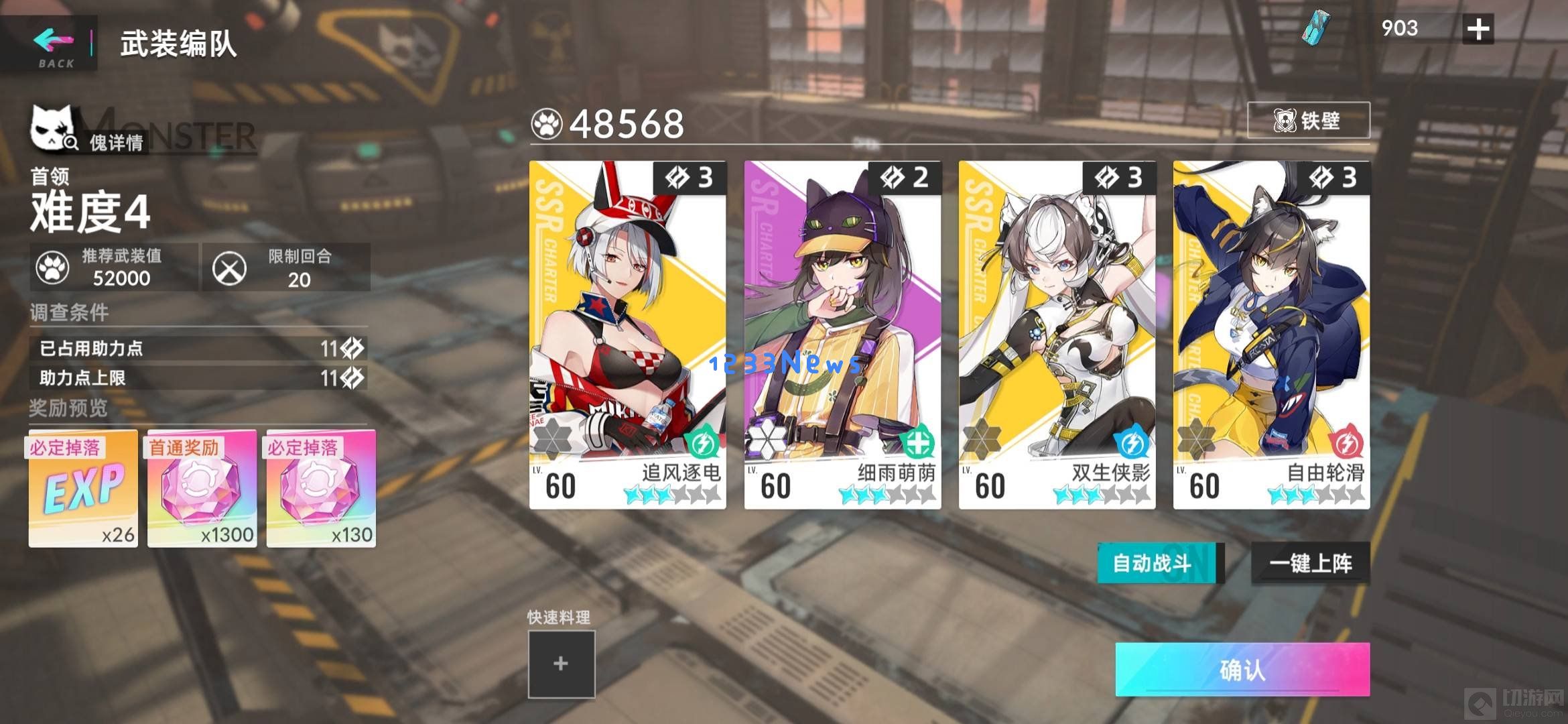Image resolution: width=1568 pixels, height=724 pixels.
Task: Go back using the BACK arrow
Action: [54, 44]
